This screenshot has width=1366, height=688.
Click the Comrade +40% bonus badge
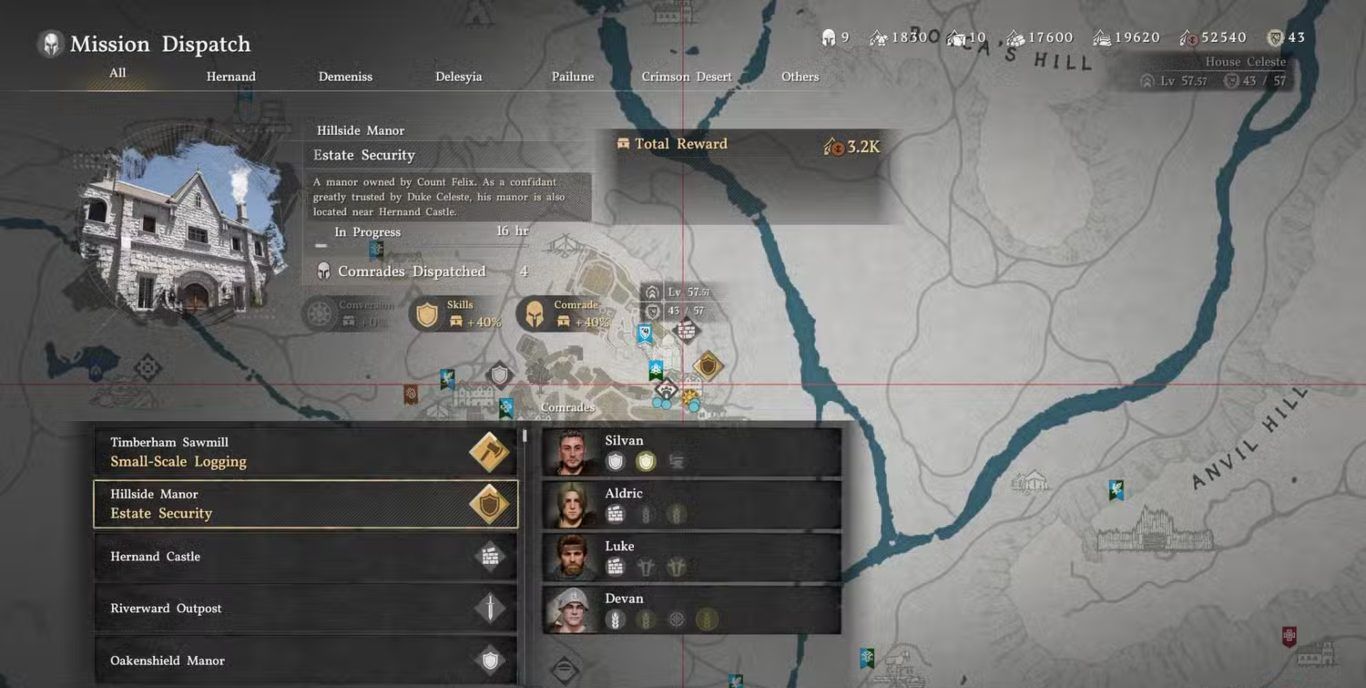[x=564, y=314]
